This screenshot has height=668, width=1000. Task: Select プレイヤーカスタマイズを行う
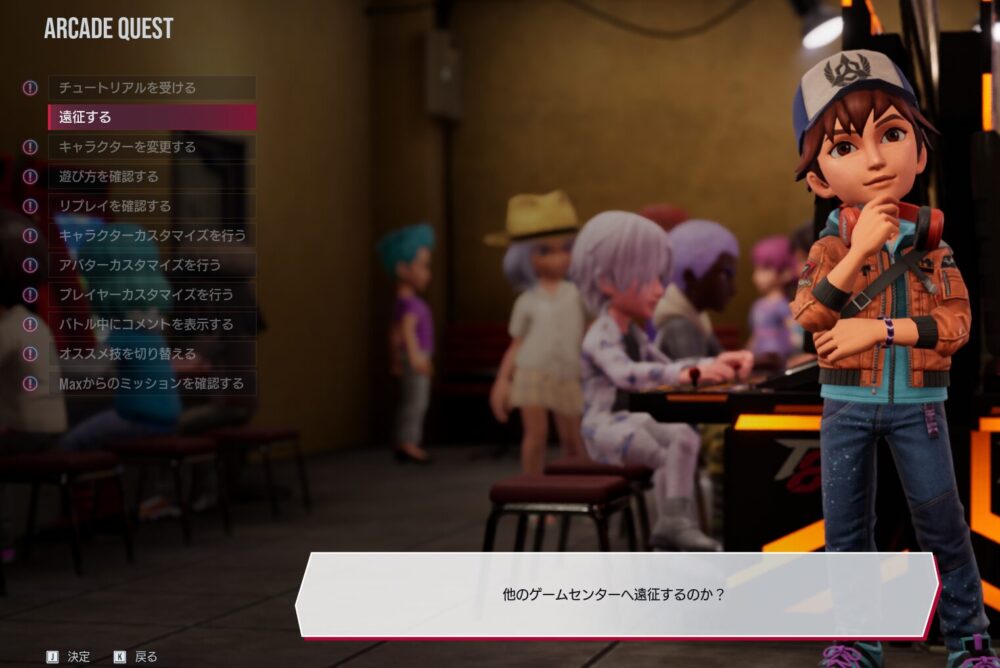pyautogui.click(x=152, y=295)
